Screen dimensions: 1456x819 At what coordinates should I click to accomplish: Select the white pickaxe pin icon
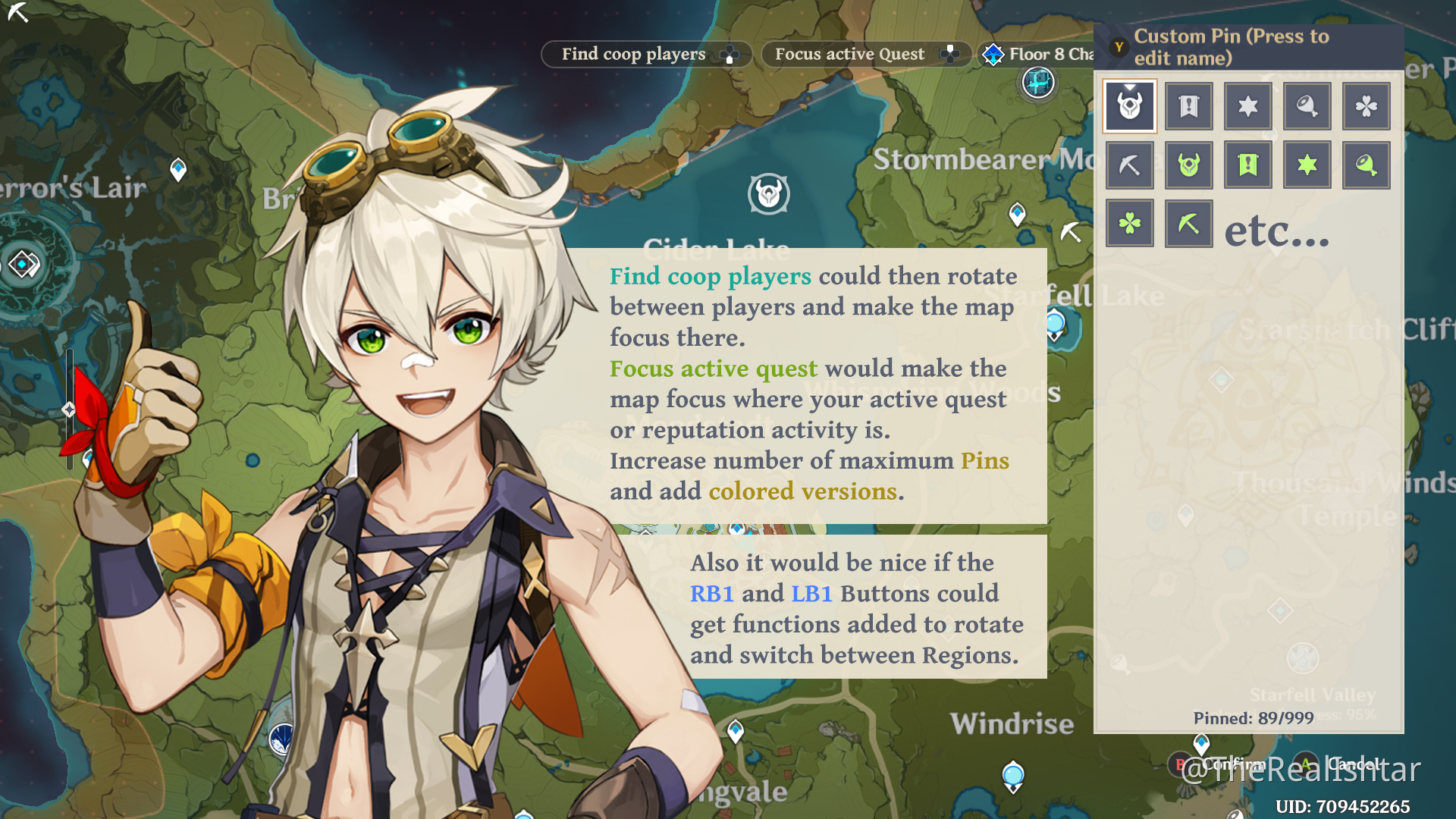click(x=1130, y=165)
